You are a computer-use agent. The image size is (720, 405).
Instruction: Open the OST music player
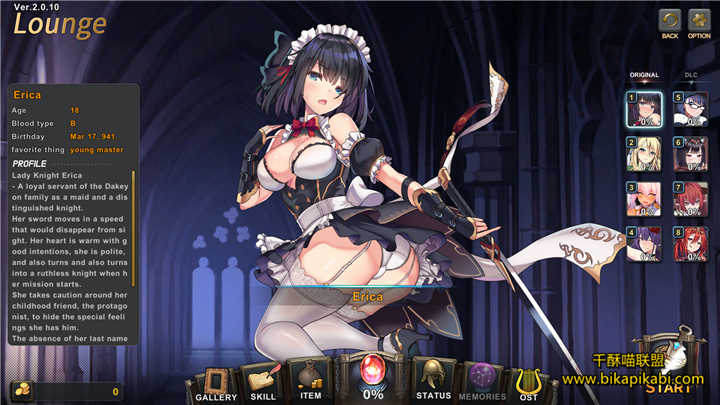point(526,381)
